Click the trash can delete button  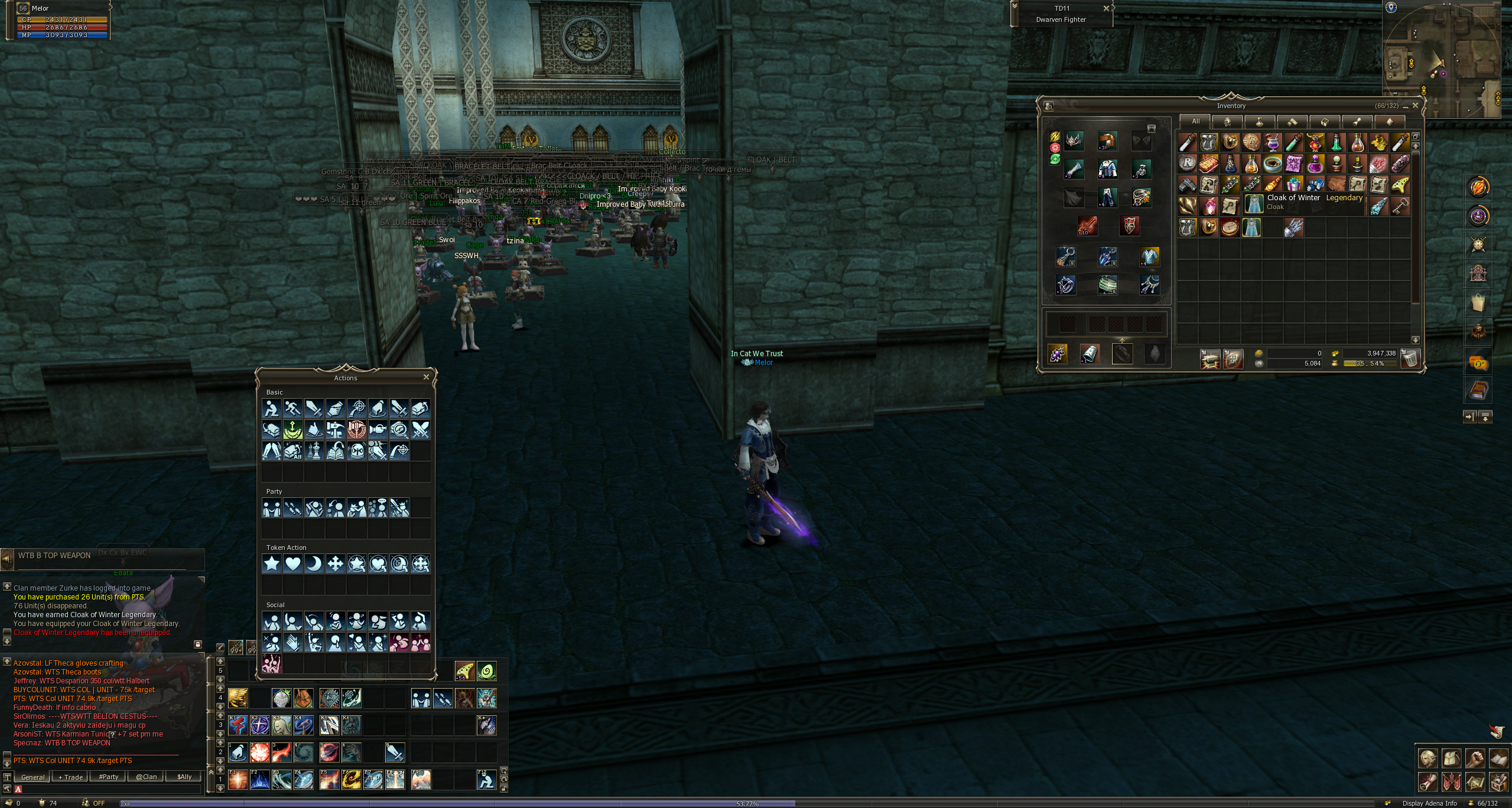(1410, 359)
